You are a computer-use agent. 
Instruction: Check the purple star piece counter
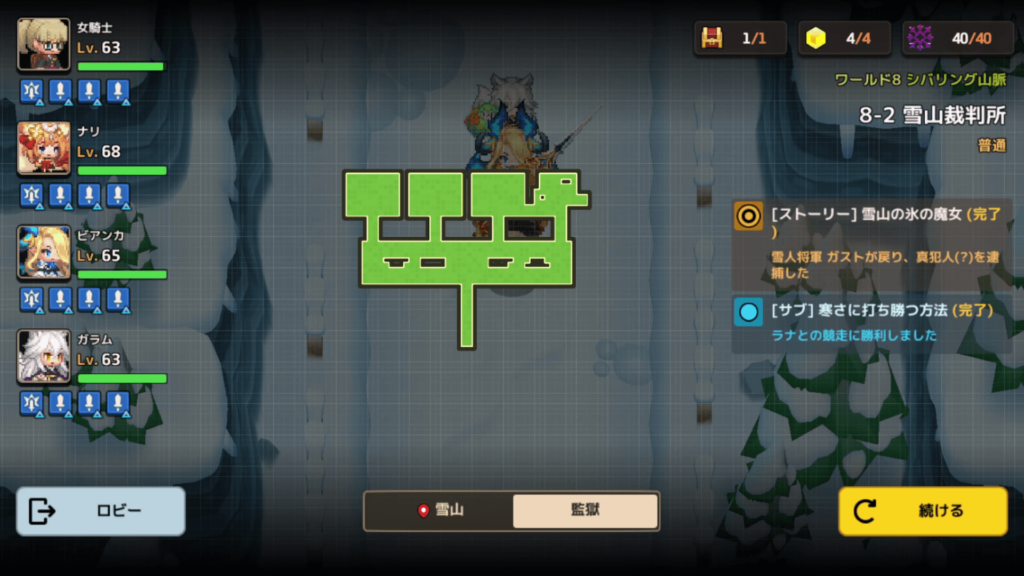[x=920, y=38]
